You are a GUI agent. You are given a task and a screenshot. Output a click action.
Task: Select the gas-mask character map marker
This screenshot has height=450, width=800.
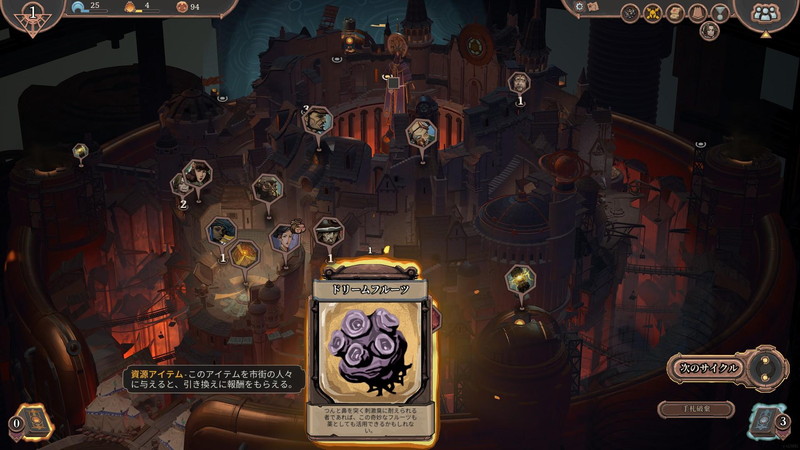point(267,186)
